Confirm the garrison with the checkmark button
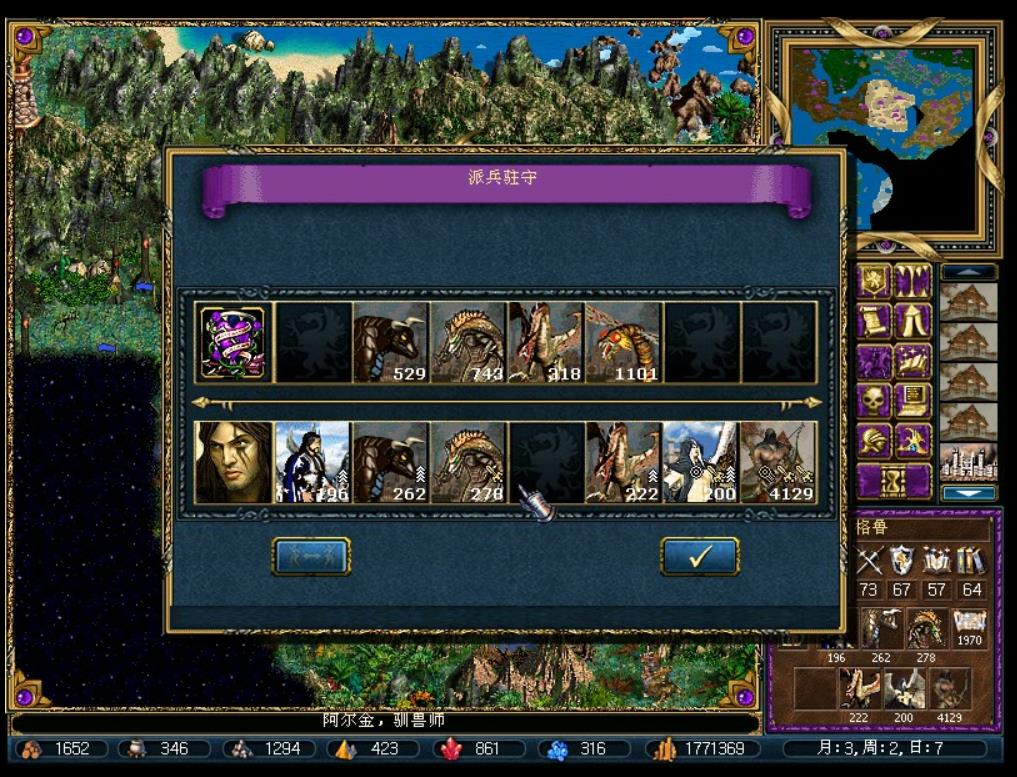Image resolution: width=1017 pixels, height=777 pixels. 699,556
